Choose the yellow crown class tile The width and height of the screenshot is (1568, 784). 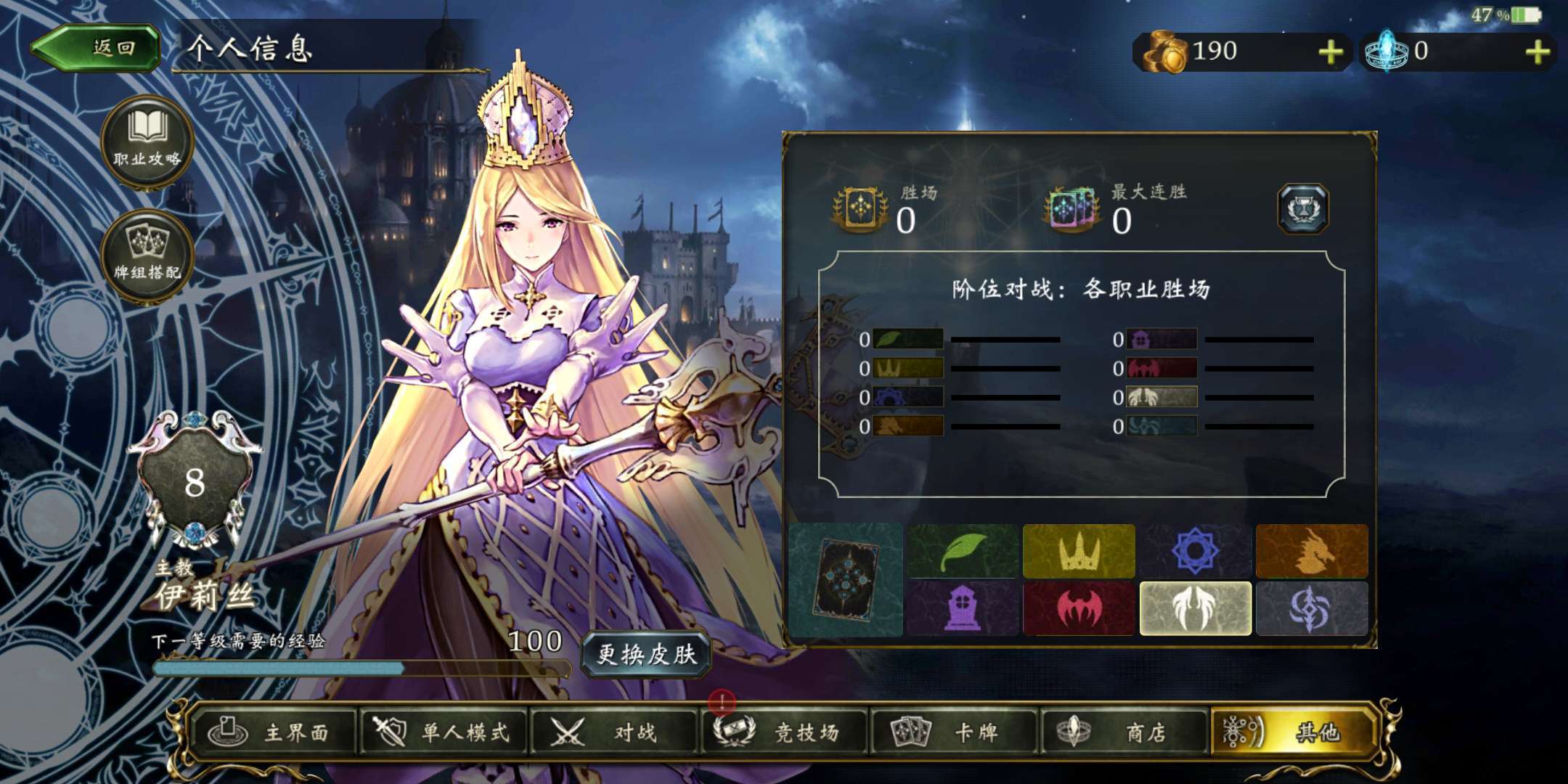(1079, 551)
